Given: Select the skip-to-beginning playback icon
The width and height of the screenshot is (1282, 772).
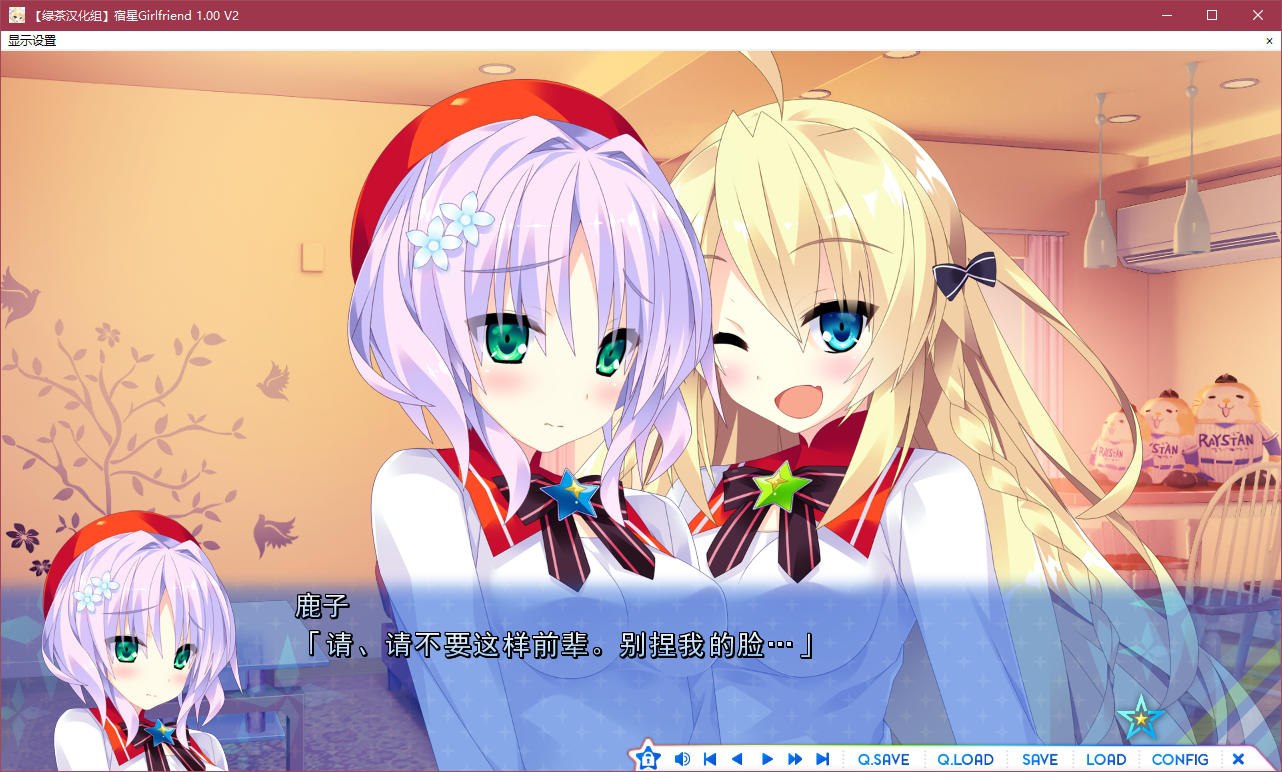Looking at the screenshot, I should 710,758.
